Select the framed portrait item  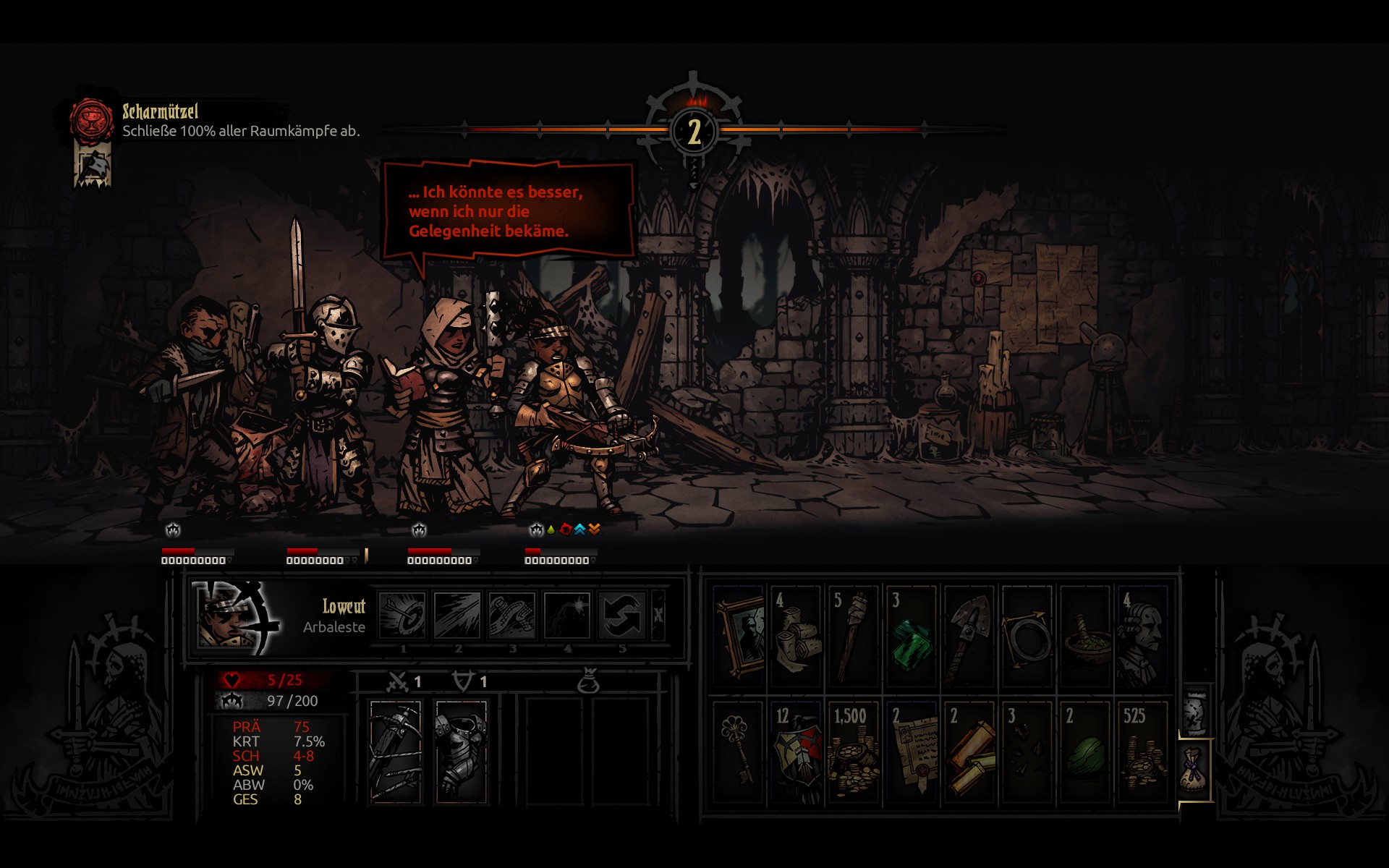[x=739, y=635]
